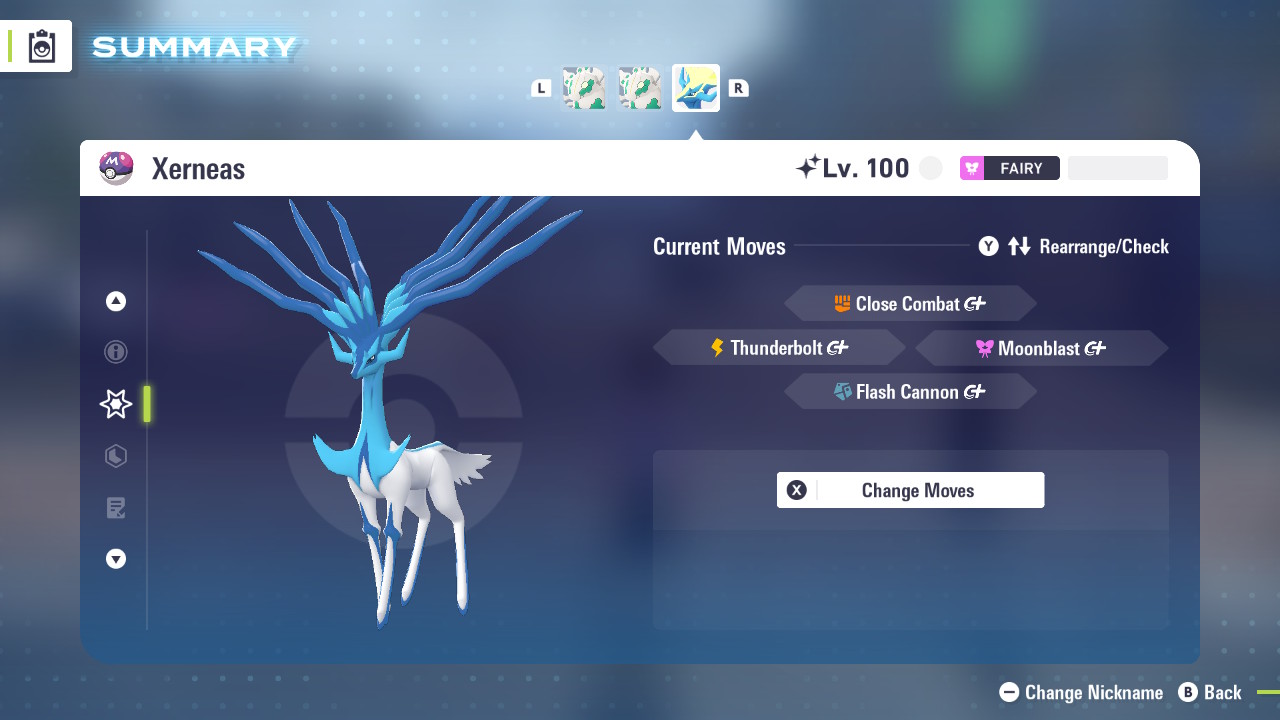Screen dimensions: 1280x720
Task: Open the Change Moves option
Action: 910,490
